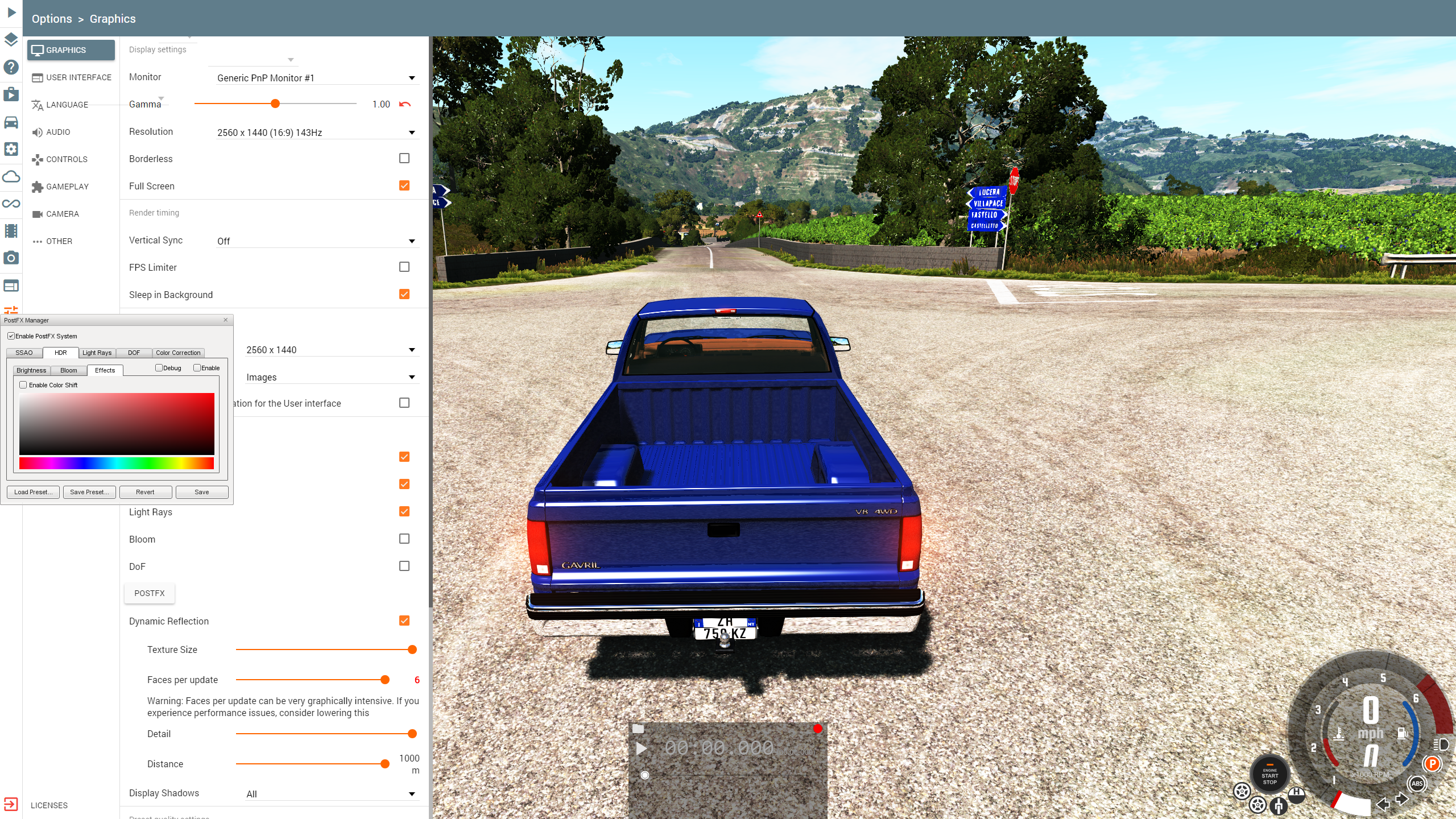Open the Color Correction tab
The width and height of the screenshot is (1456, 819).
pyautogui.click(x=178, y=353)
